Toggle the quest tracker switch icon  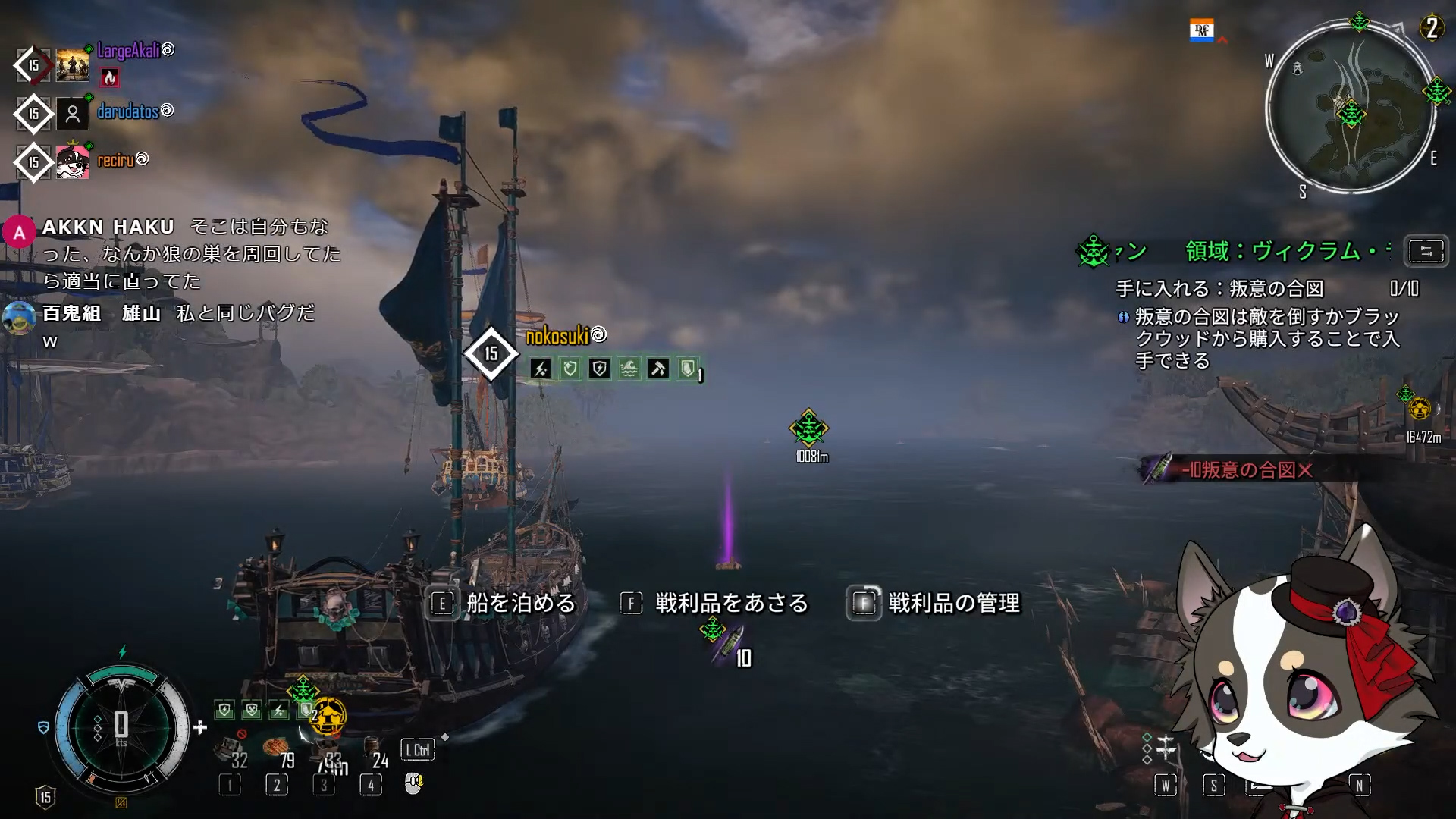point(1426,251)
